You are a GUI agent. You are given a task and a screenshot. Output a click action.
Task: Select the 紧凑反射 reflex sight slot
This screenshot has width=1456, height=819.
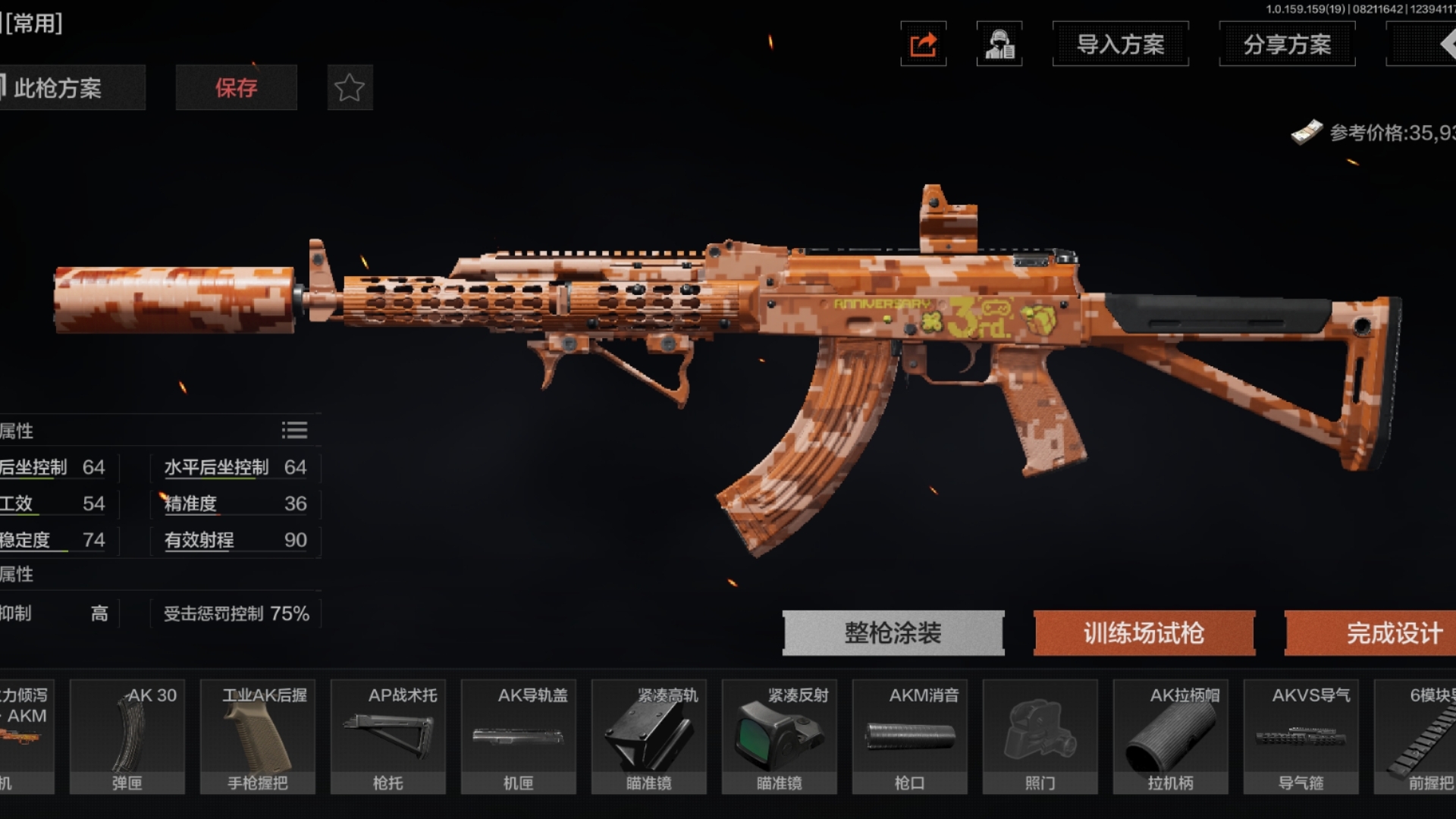[780, 736]
